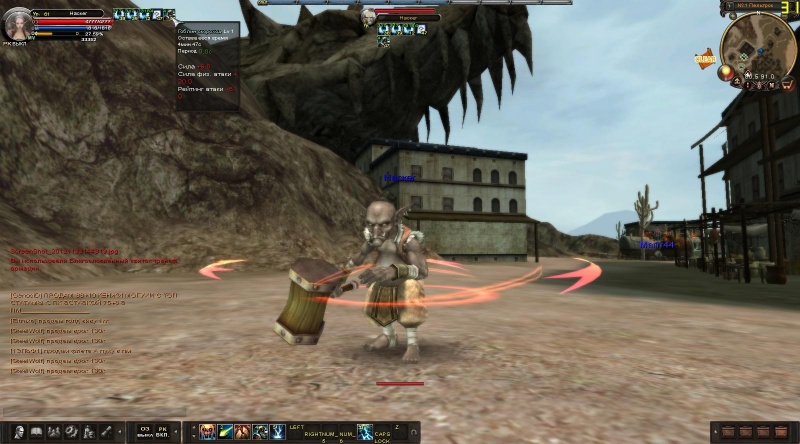The height and width of the screenshot is (444, 800).
Task: Open the book-shaped menu icon
Action: pyautogui.click(x=36, y=432)
